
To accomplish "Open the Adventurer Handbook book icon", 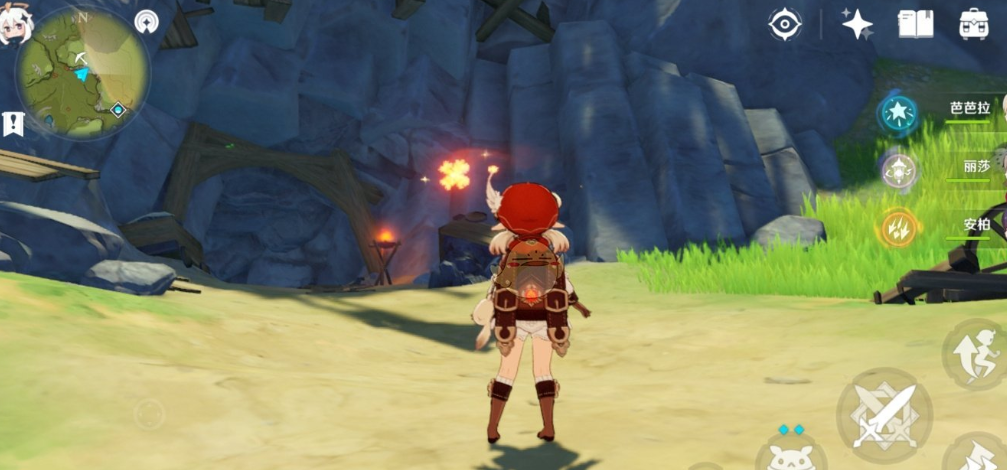I will tap(915, 24).
